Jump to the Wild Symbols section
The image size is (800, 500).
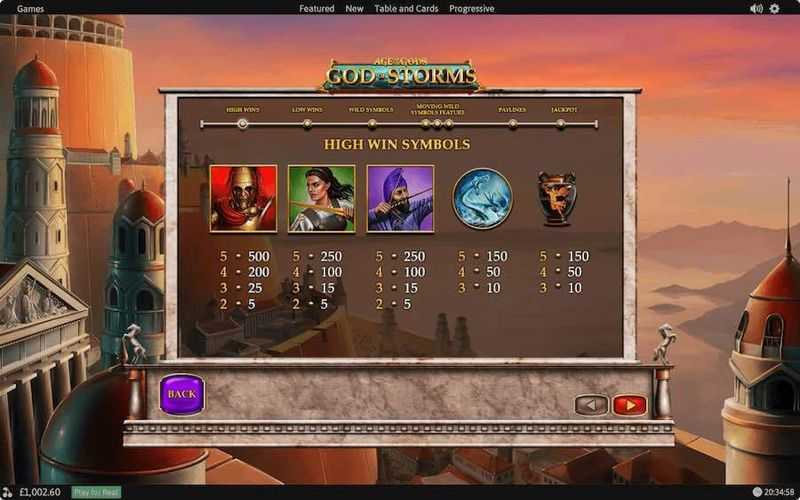(371, 124)
